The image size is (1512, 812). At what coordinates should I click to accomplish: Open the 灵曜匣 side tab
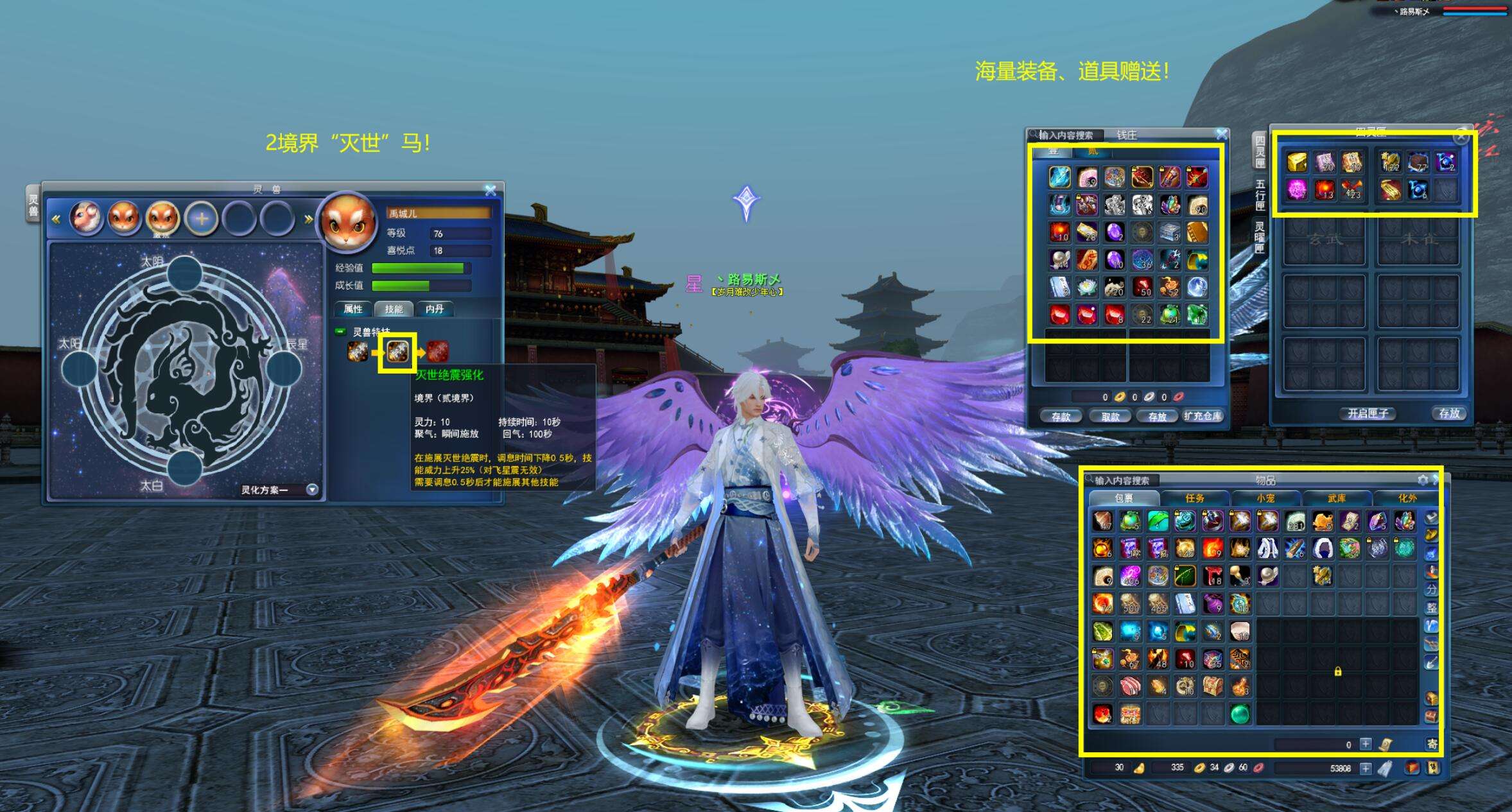tap(1260, 238)
